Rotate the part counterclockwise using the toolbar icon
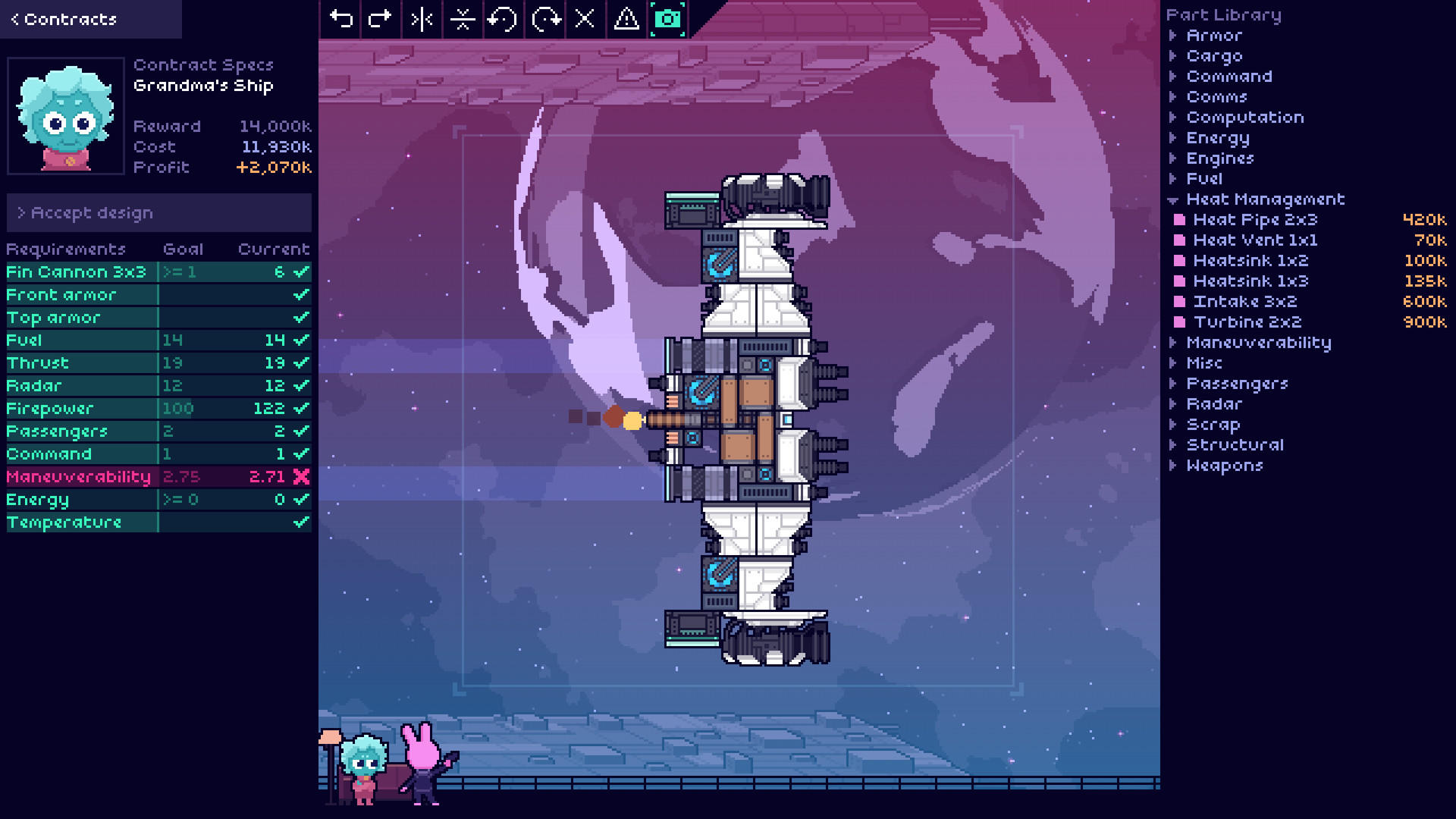 (x=503, y=19)
